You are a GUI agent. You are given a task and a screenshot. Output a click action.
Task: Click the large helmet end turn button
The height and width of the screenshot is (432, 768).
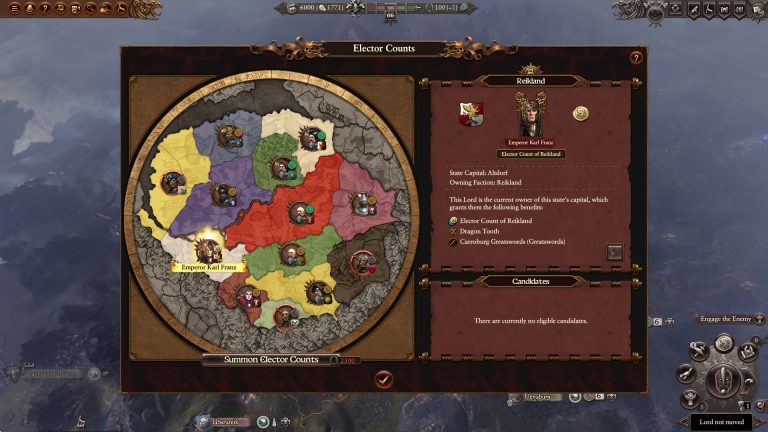(x=722, y=380)
